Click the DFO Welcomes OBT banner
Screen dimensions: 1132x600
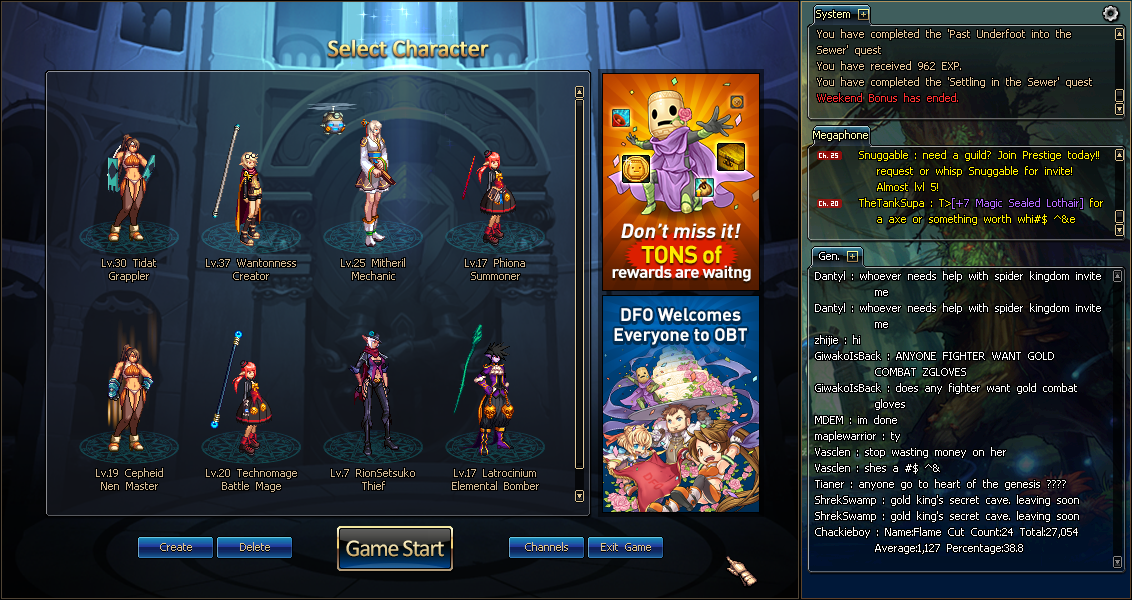point(680,403)
